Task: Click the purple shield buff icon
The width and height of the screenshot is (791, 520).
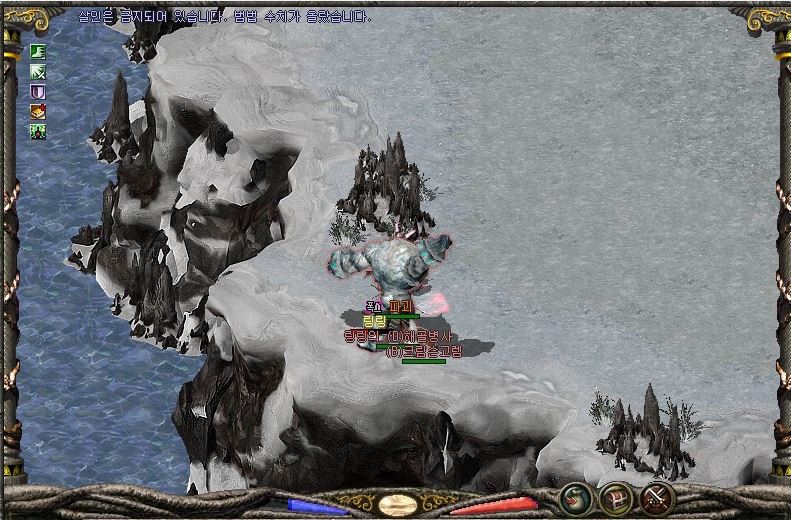Action: pyautogui.click(x=38, y=91)
